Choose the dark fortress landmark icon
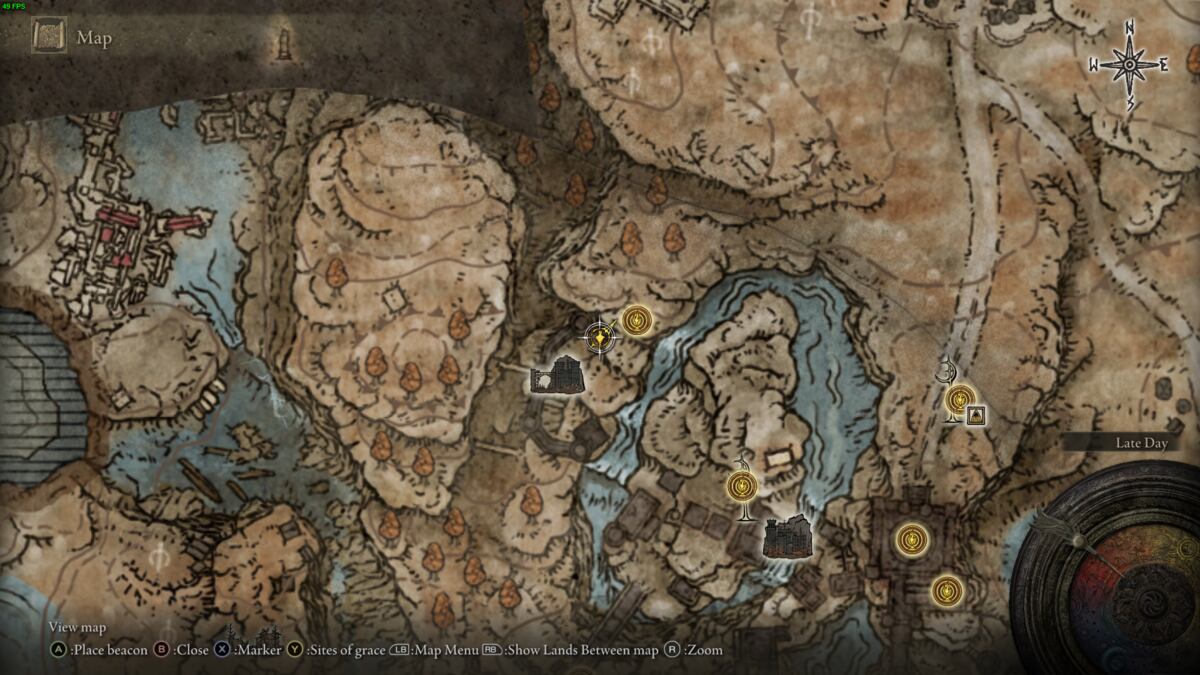Image resolution: width=1200 pixels, height=675 pixels. 787,536
